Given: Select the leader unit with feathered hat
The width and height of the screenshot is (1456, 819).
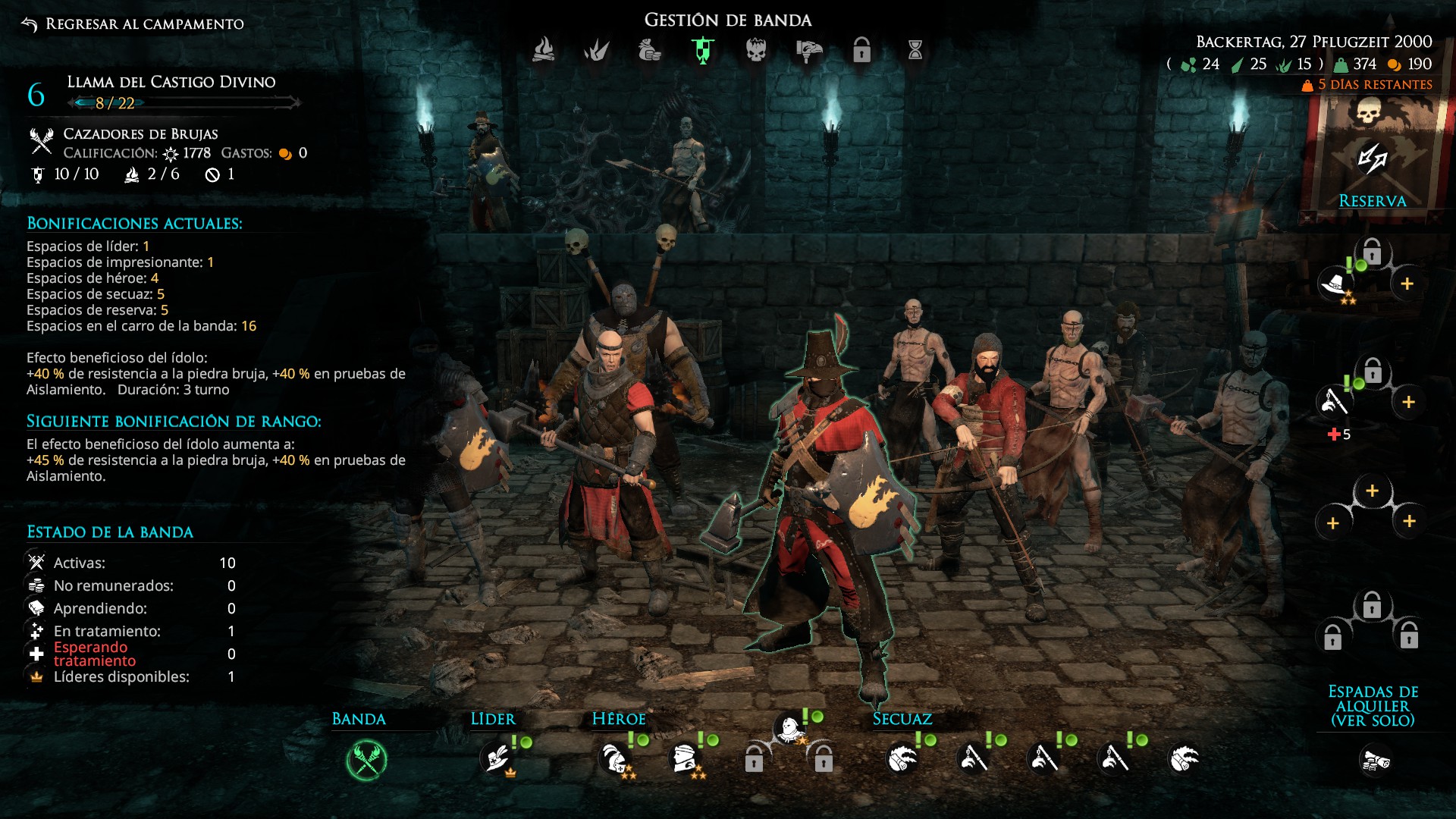Looking at the screenshot, I should (x=497, y=758).
